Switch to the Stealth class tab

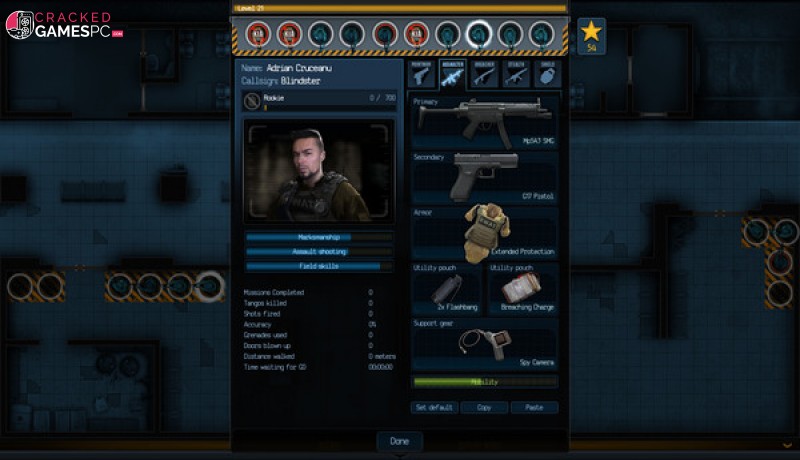(515, 74)
